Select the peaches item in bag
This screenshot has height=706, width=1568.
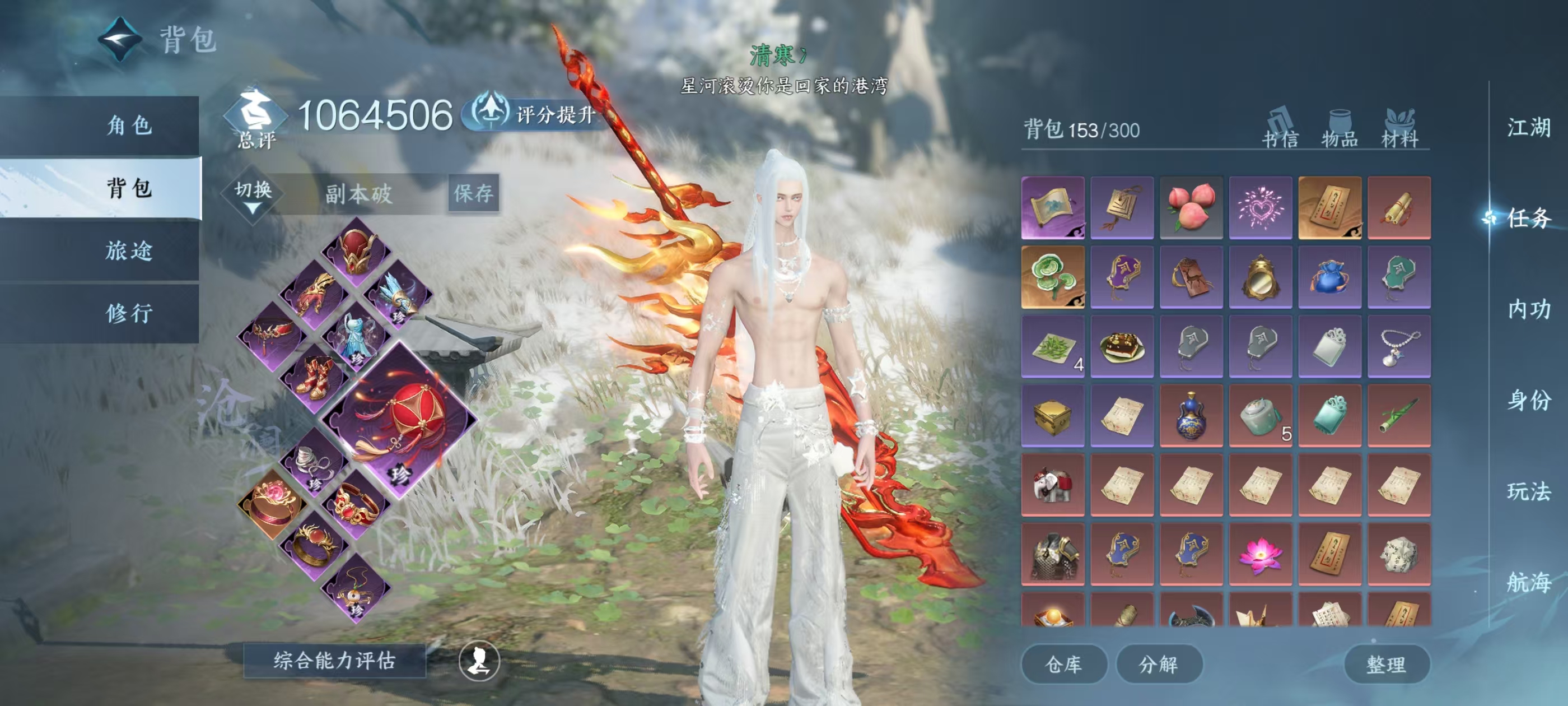pyautogui.click(x=1191, y=208)
